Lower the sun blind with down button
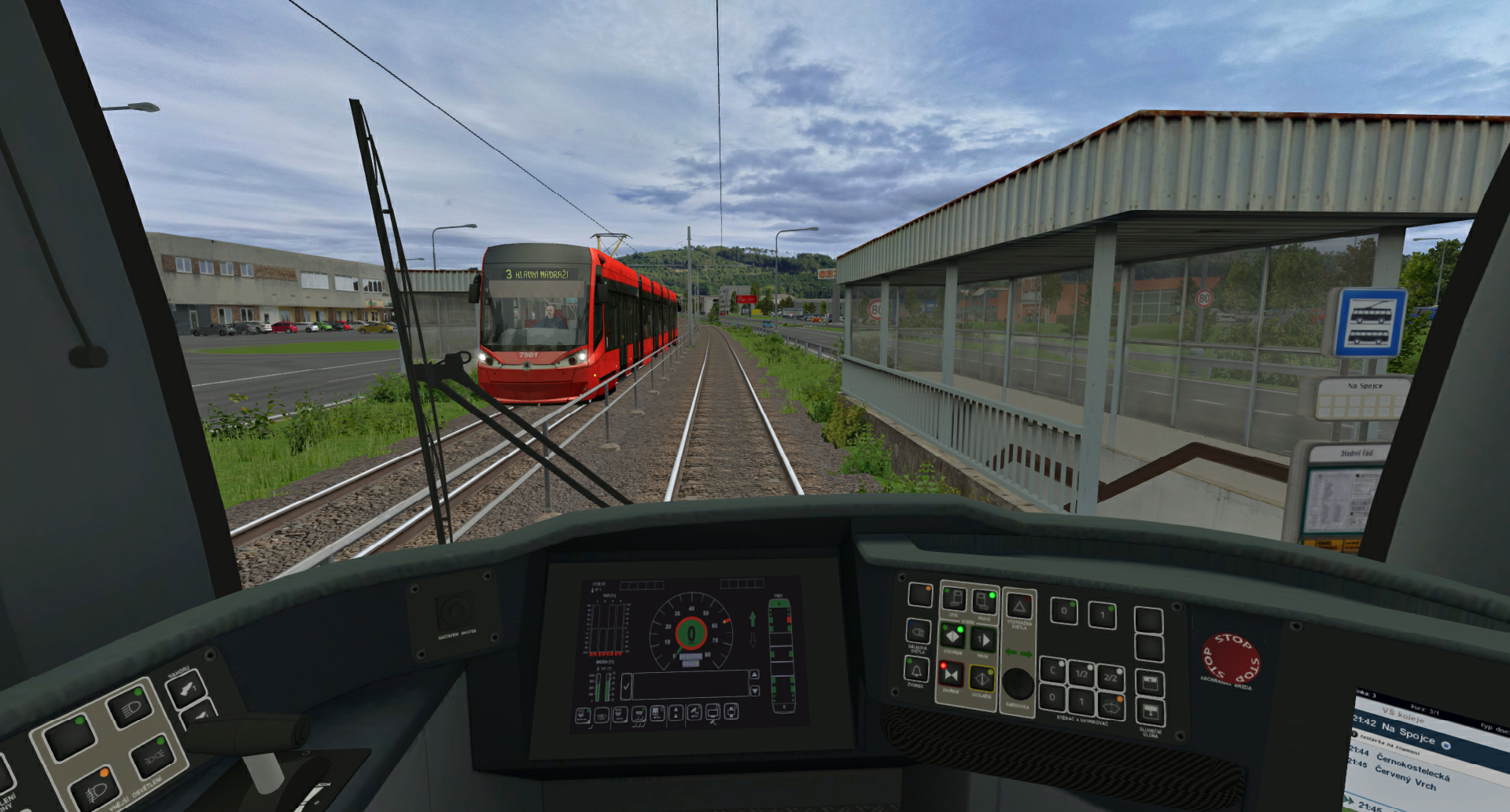1510x812 pixels. (1149, 713)
